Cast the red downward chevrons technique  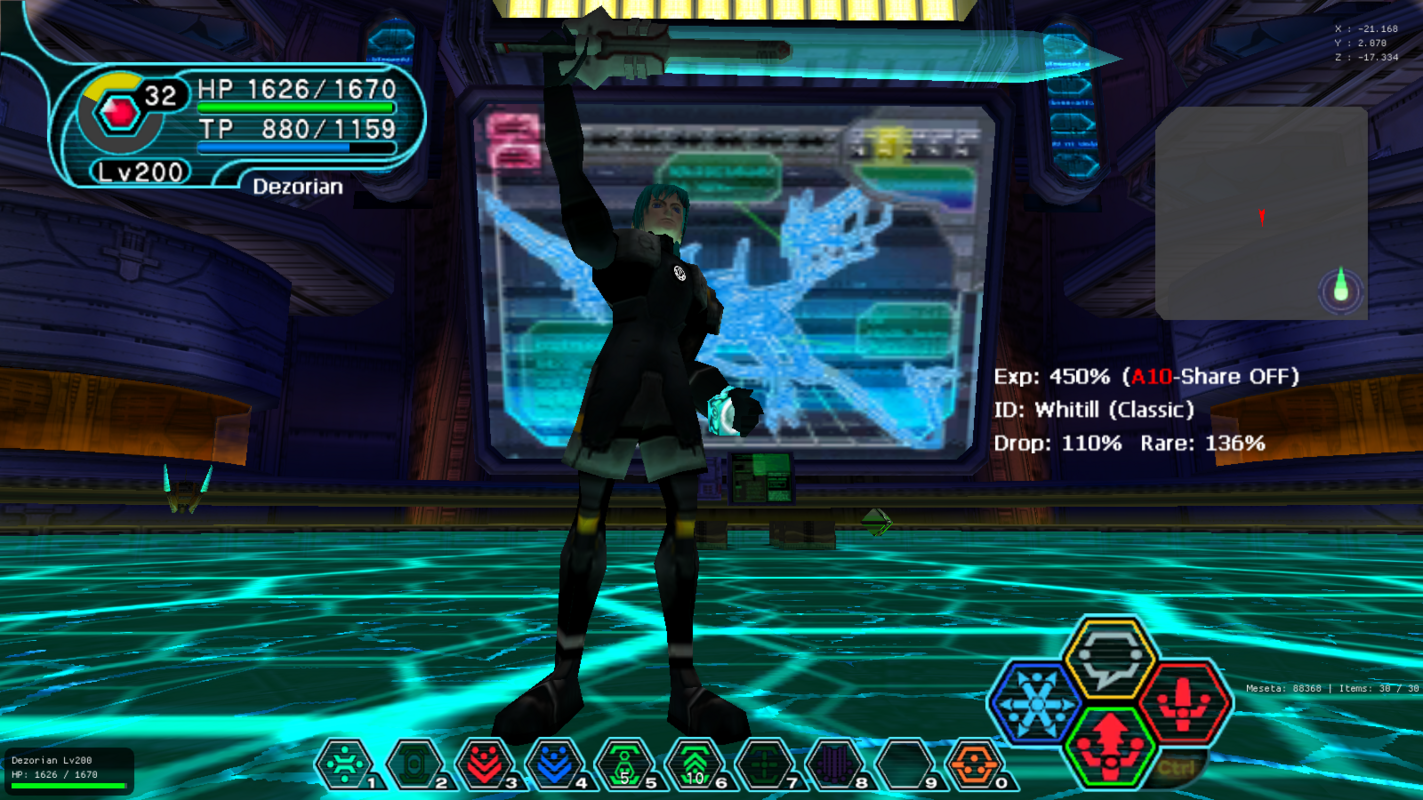click(485, 765)
